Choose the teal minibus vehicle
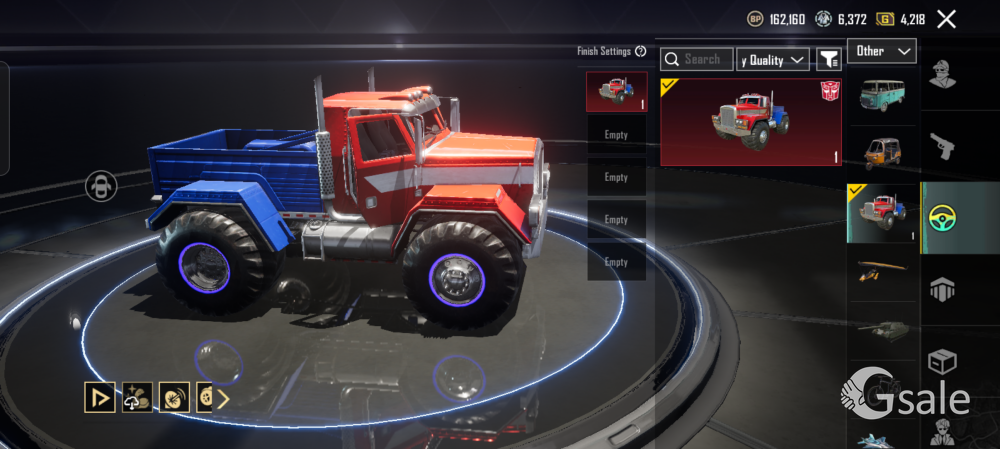1000x449 pixels. pyautogui.click(x=881, y=95)
